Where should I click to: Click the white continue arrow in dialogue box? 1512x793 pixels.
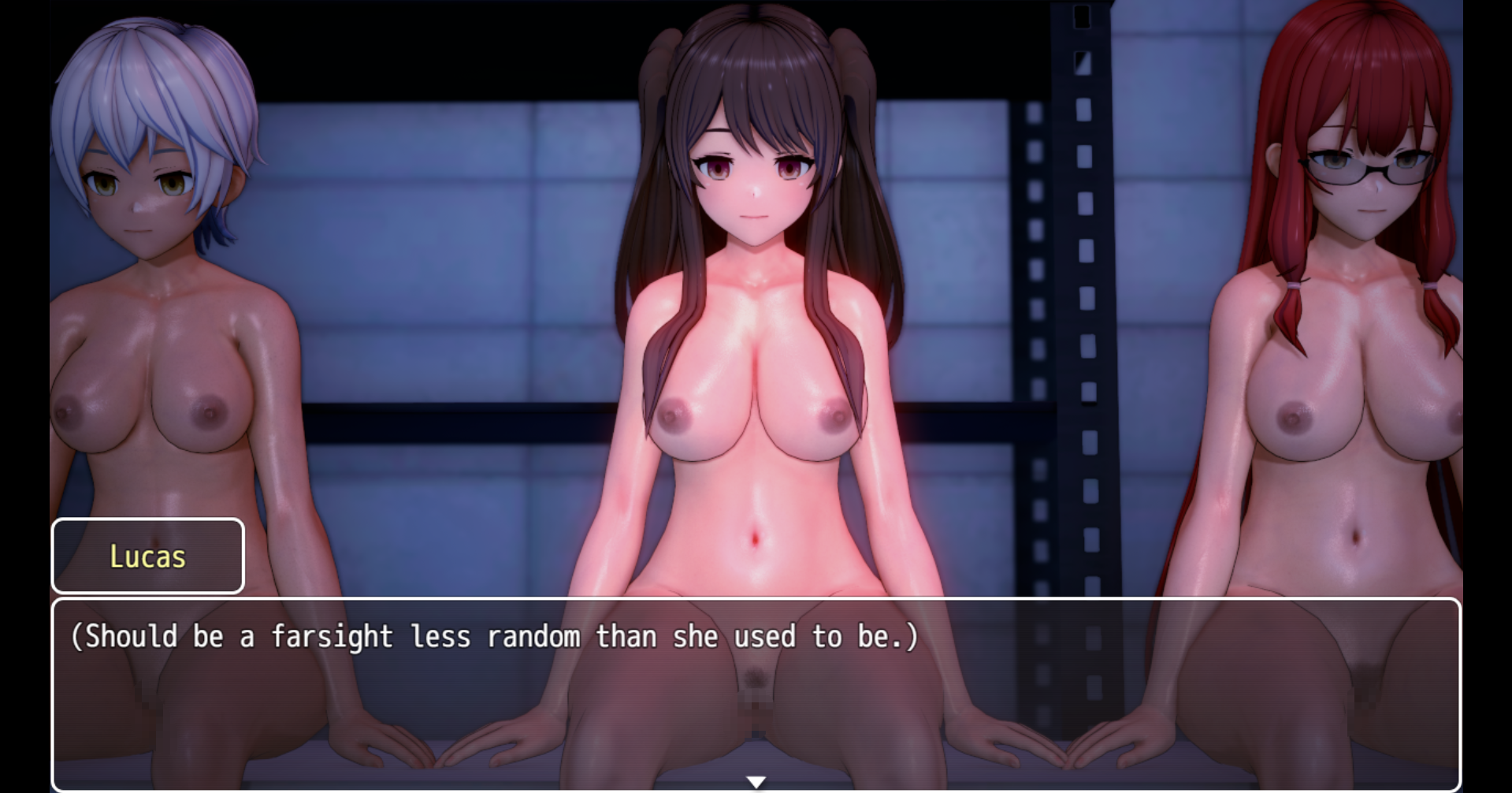tap(756, 782)
